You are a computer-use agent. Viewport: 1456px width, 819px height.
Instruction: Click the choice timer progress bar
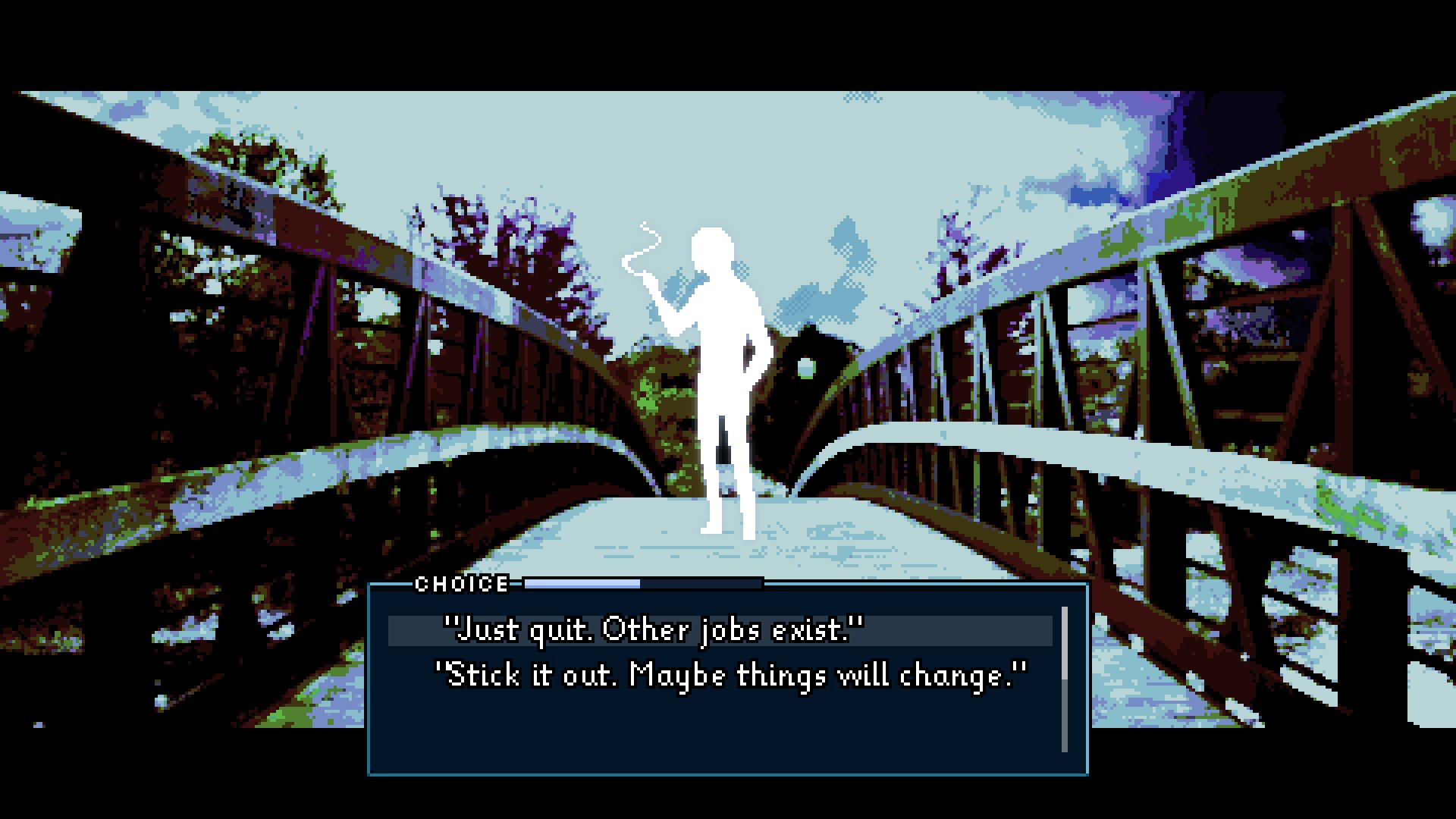point(645,583)
